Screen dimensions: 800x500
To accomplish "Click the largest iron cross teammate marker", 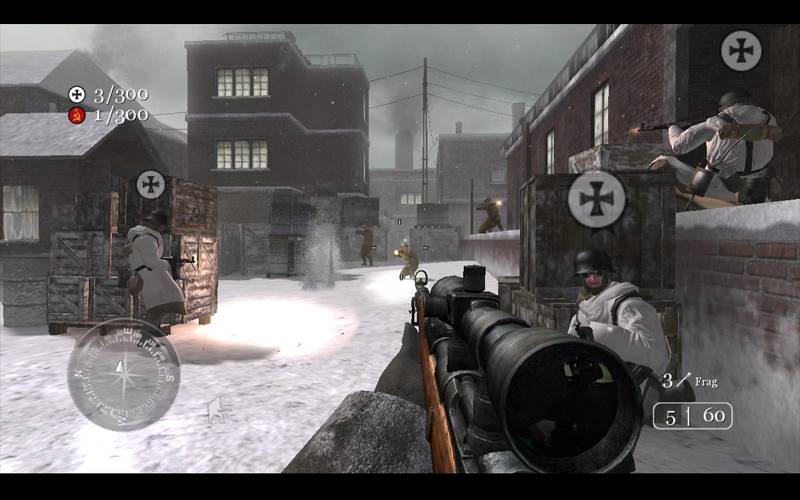I will (x=597, y=199).
